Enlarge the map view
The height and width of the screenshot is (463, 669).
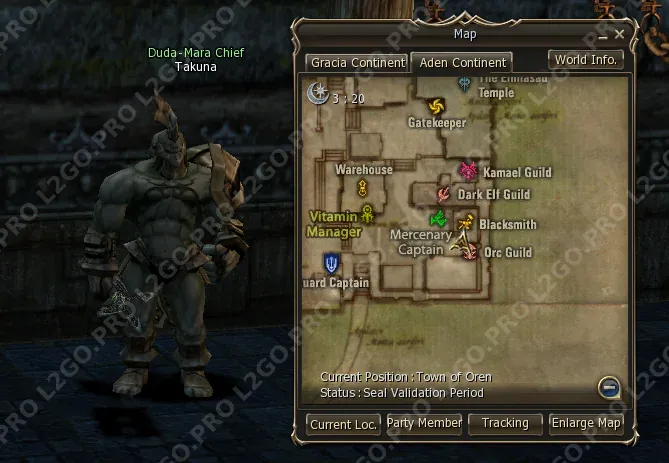(x=586, y=424)
